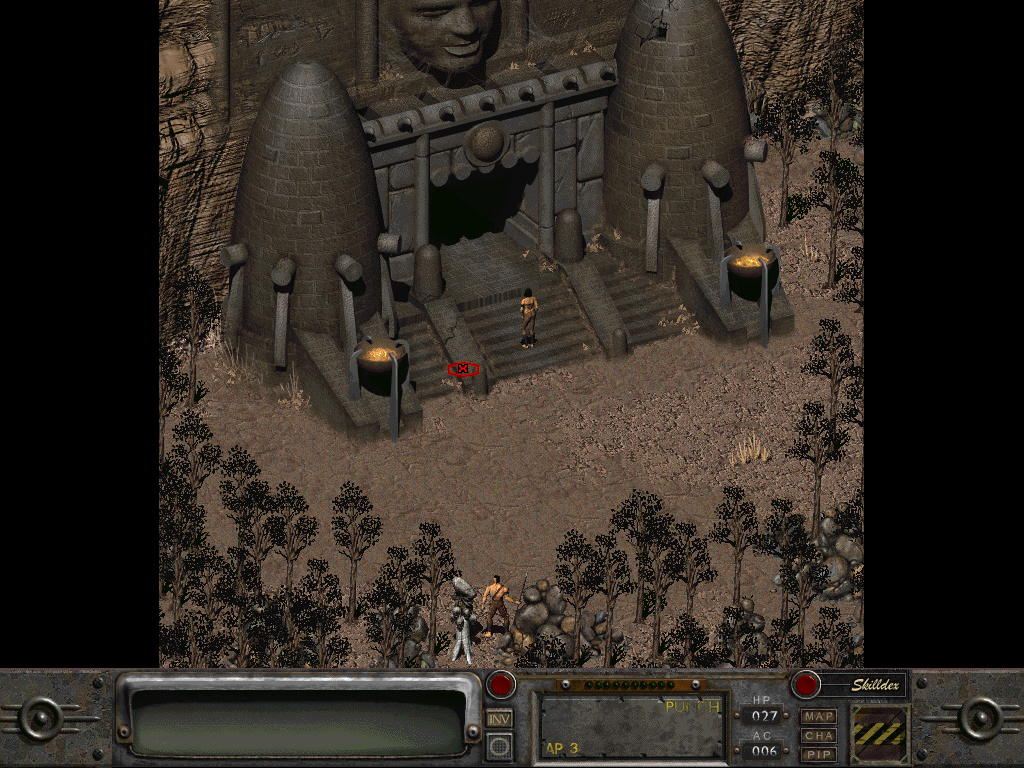The image size is (1024, 768).
Task: Open the PIP-Boy with the PIP button
Action: pyautogui.click(x=818, y=753)
